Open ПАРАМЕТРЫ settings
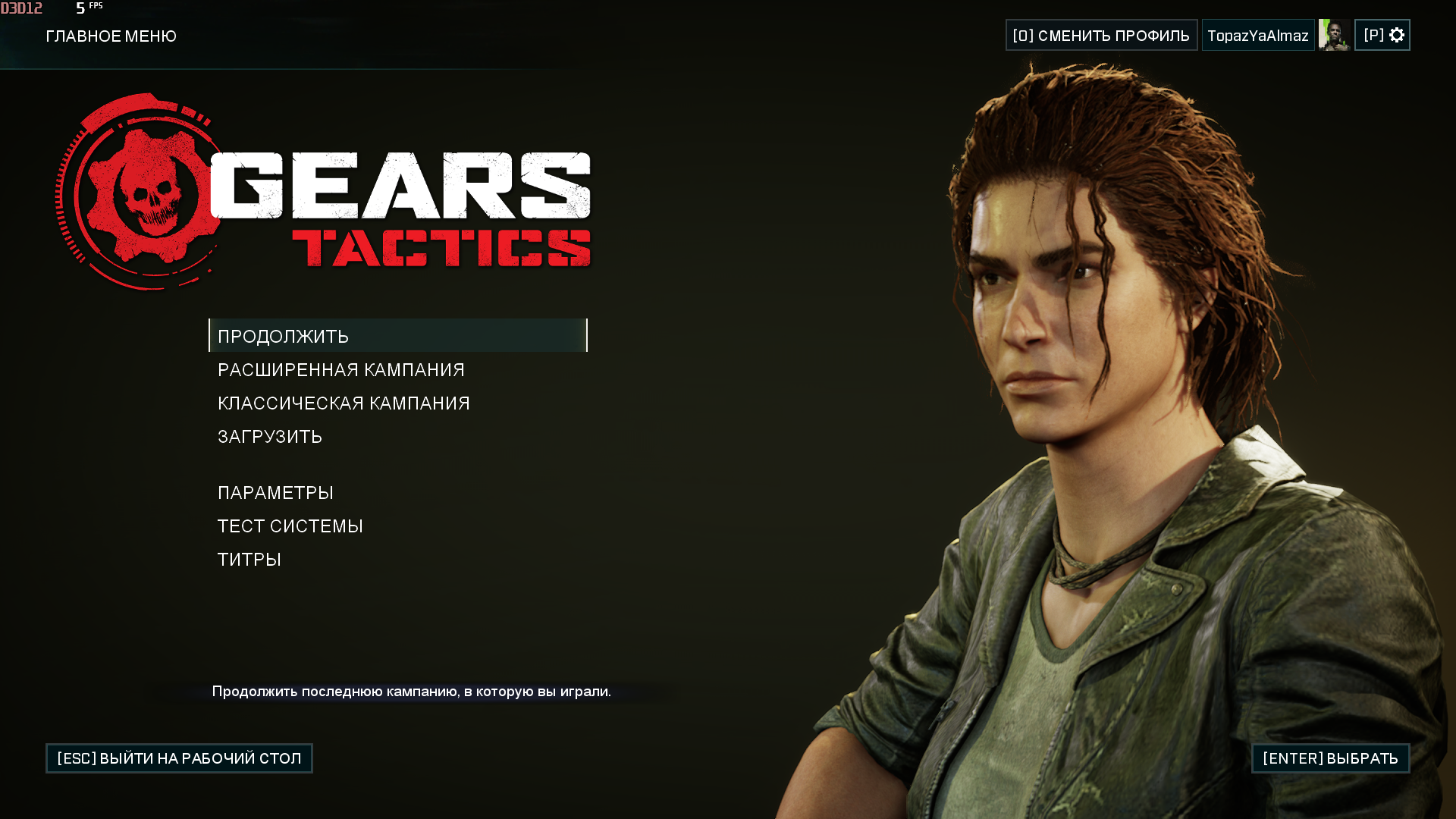 (x=275, y=493)
